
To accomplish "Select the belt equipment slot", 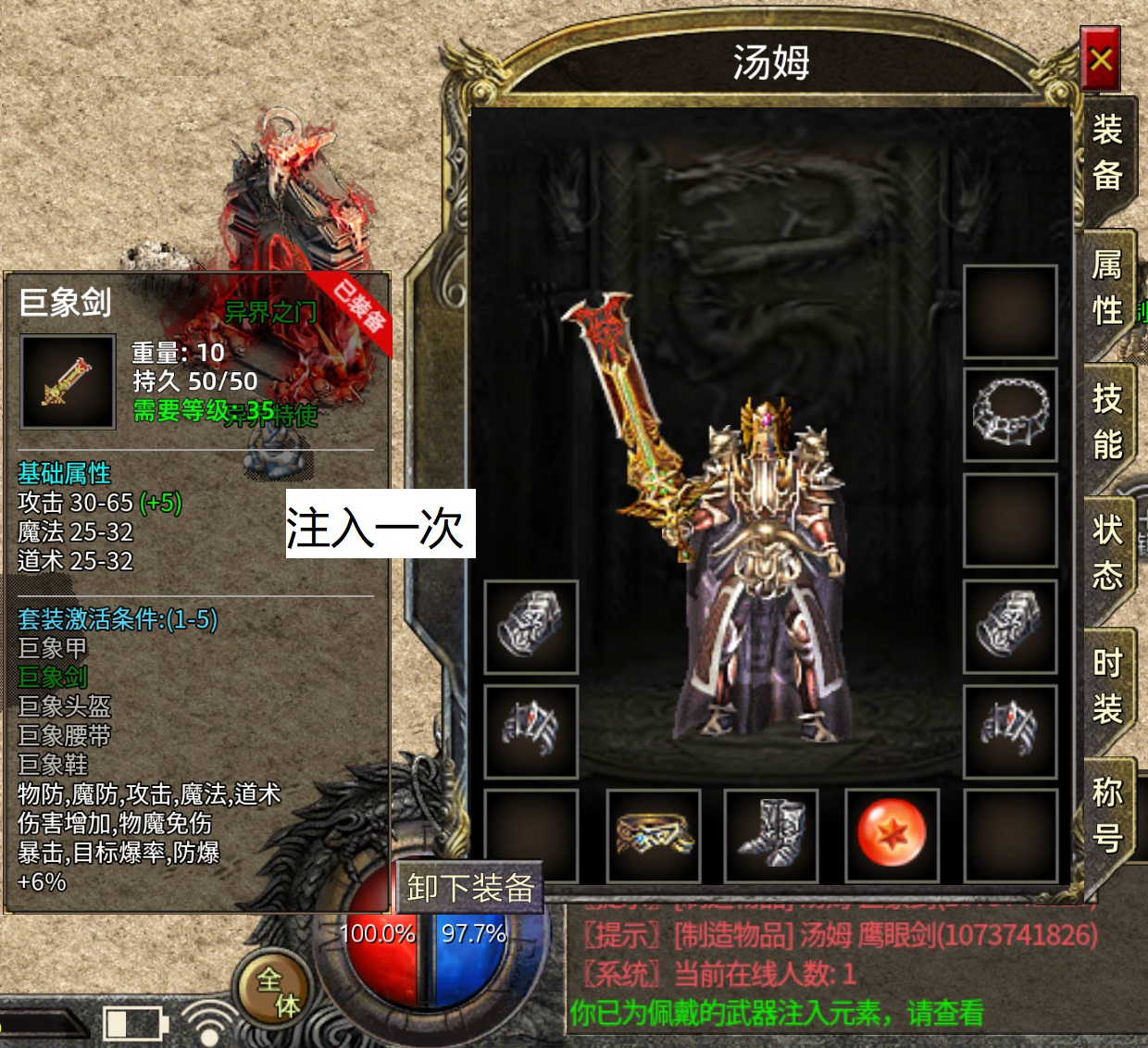I will point(655,834).
